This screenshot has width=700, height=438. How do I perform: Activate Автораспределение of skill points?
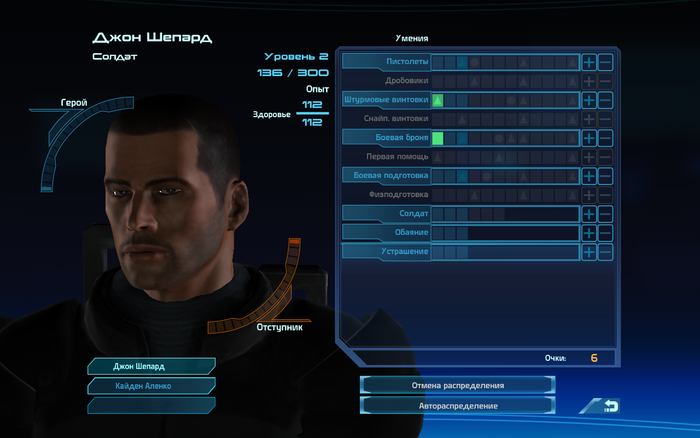(x=457, y=406)
